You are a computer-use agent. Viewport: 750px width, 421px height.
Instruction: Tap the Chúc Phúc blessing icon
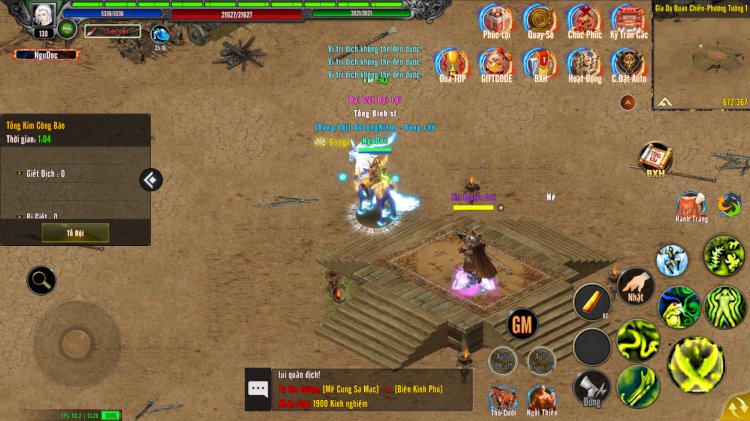coord(584,19)
